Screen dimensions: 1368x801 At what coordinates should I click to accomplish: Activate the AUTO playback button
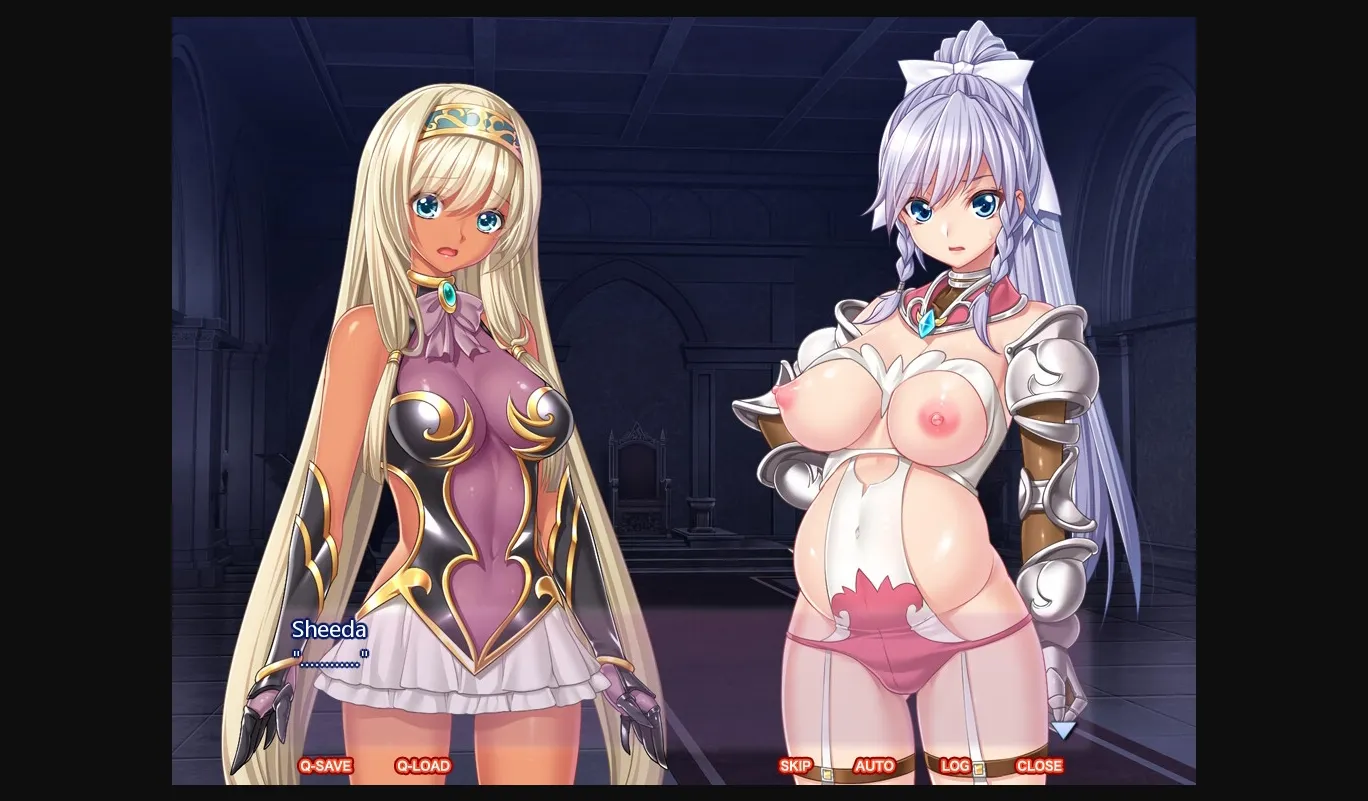[x=875, y=765]
